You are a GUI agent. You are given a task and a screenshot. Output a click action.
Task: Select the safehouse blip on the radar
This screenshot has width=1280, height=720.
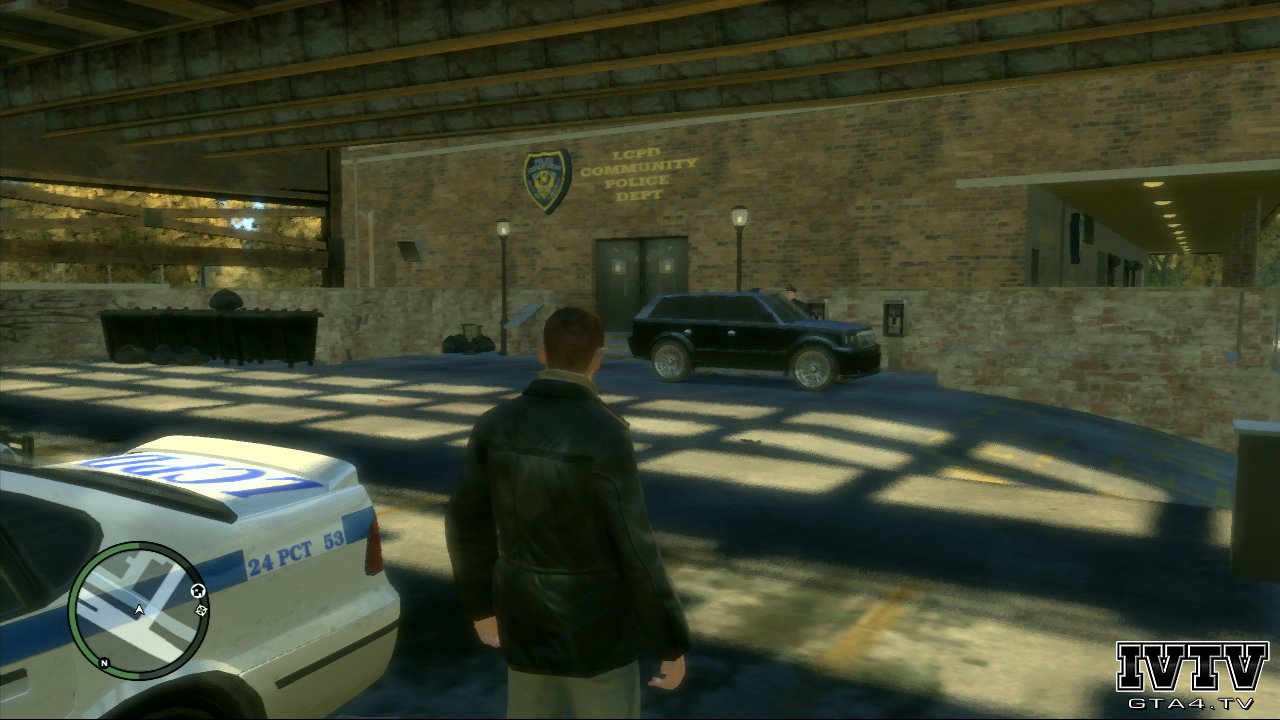pos(197,590)
